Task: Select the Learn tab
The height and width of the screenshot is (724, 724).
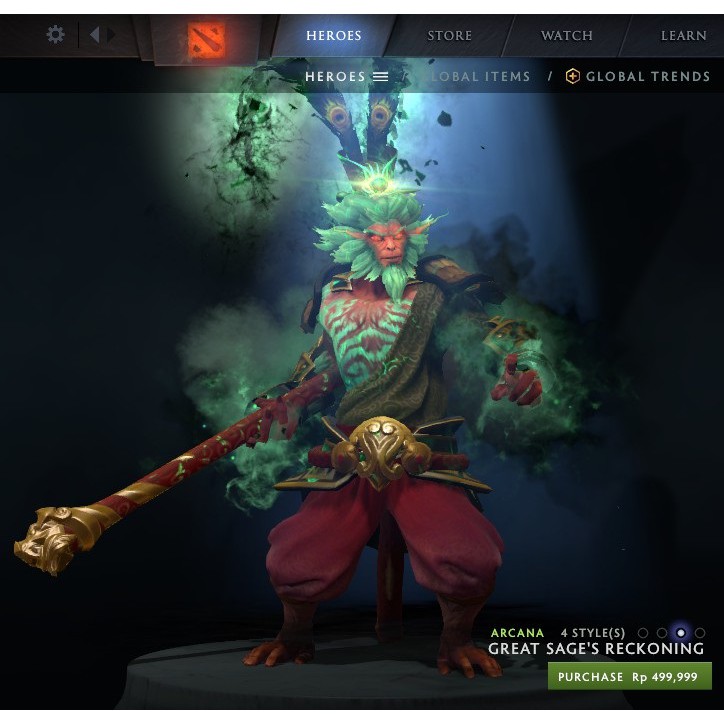Action: pos(683,36)
